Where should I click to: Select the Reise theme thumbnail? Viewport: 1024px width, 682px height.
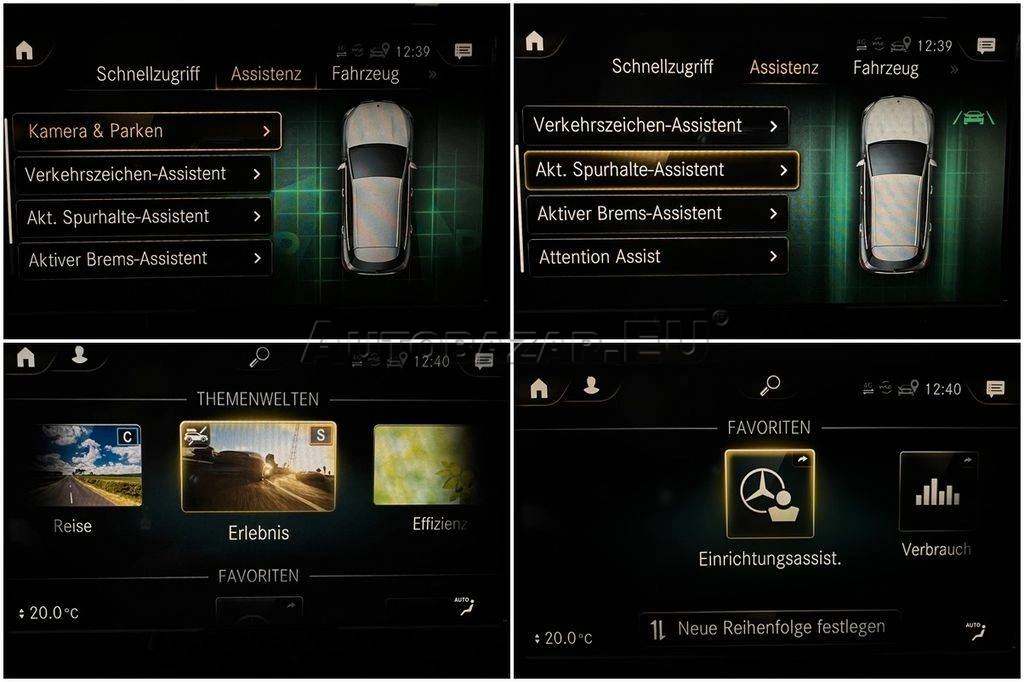85,465
